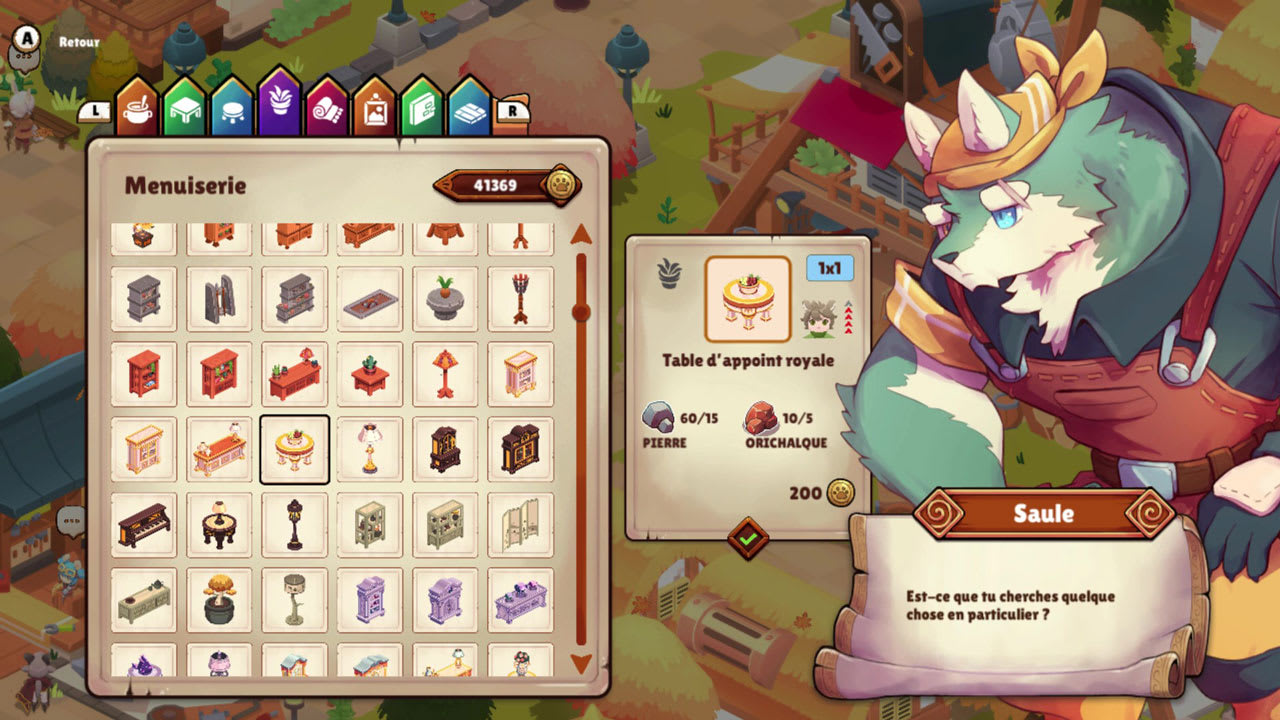Switch to the green table category tab
The width and height of the screenshot is (1280, 720).
tap(184, 110)
